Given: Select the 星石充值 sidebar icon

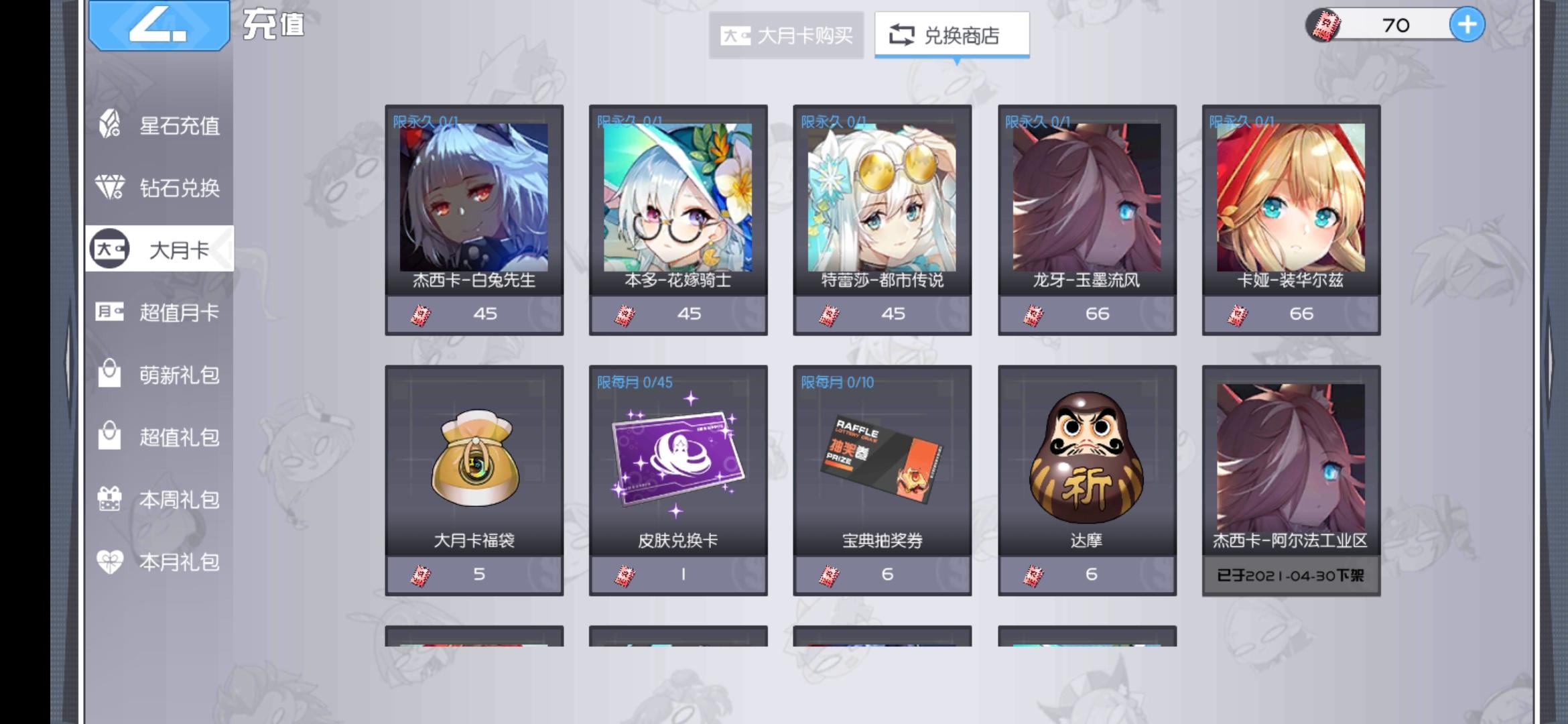Looking at the screenshot, I should point(111,126).
